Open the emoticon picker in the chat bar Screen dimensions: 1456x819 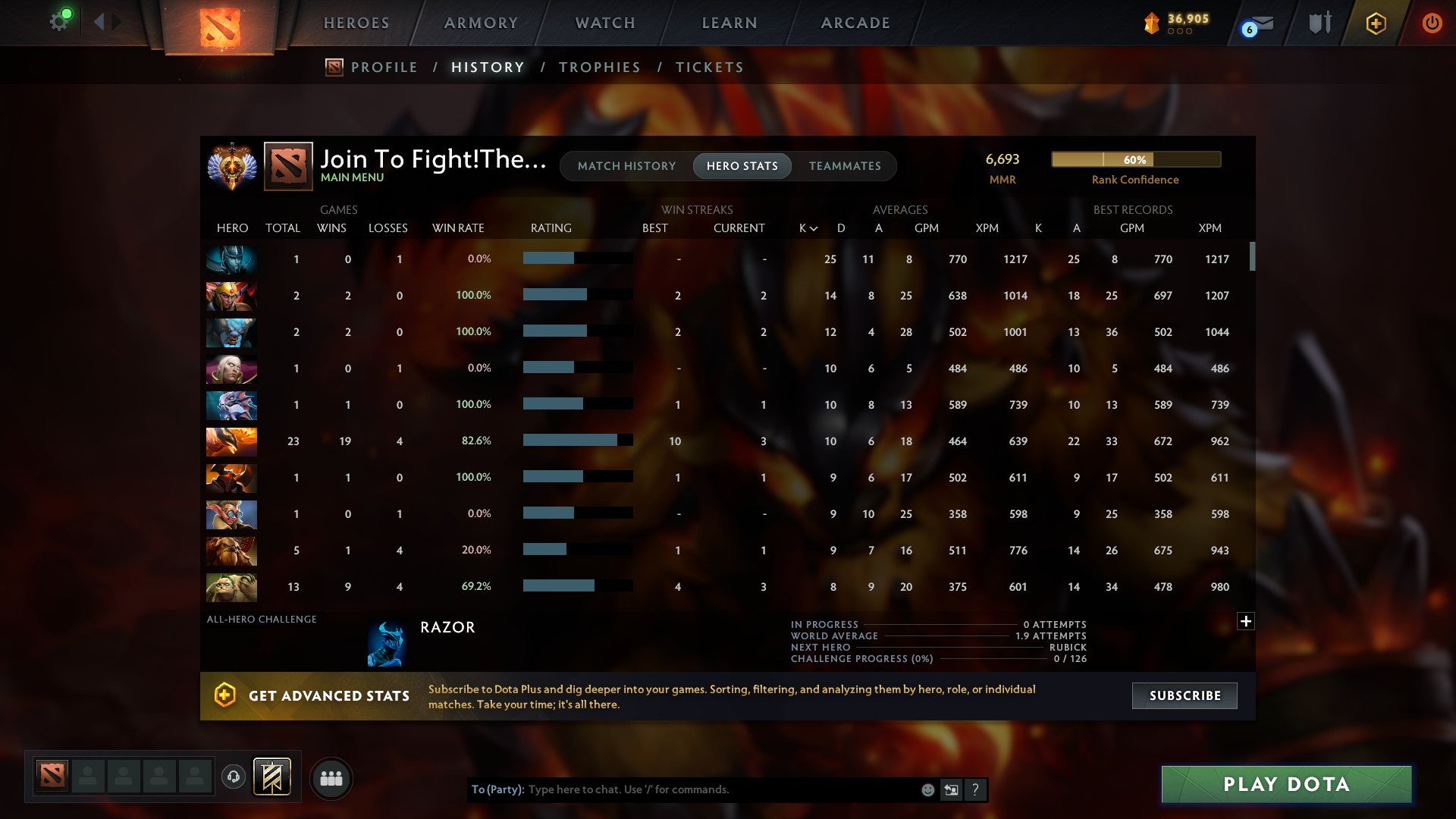pyautogui.click(x=927, y=789)
